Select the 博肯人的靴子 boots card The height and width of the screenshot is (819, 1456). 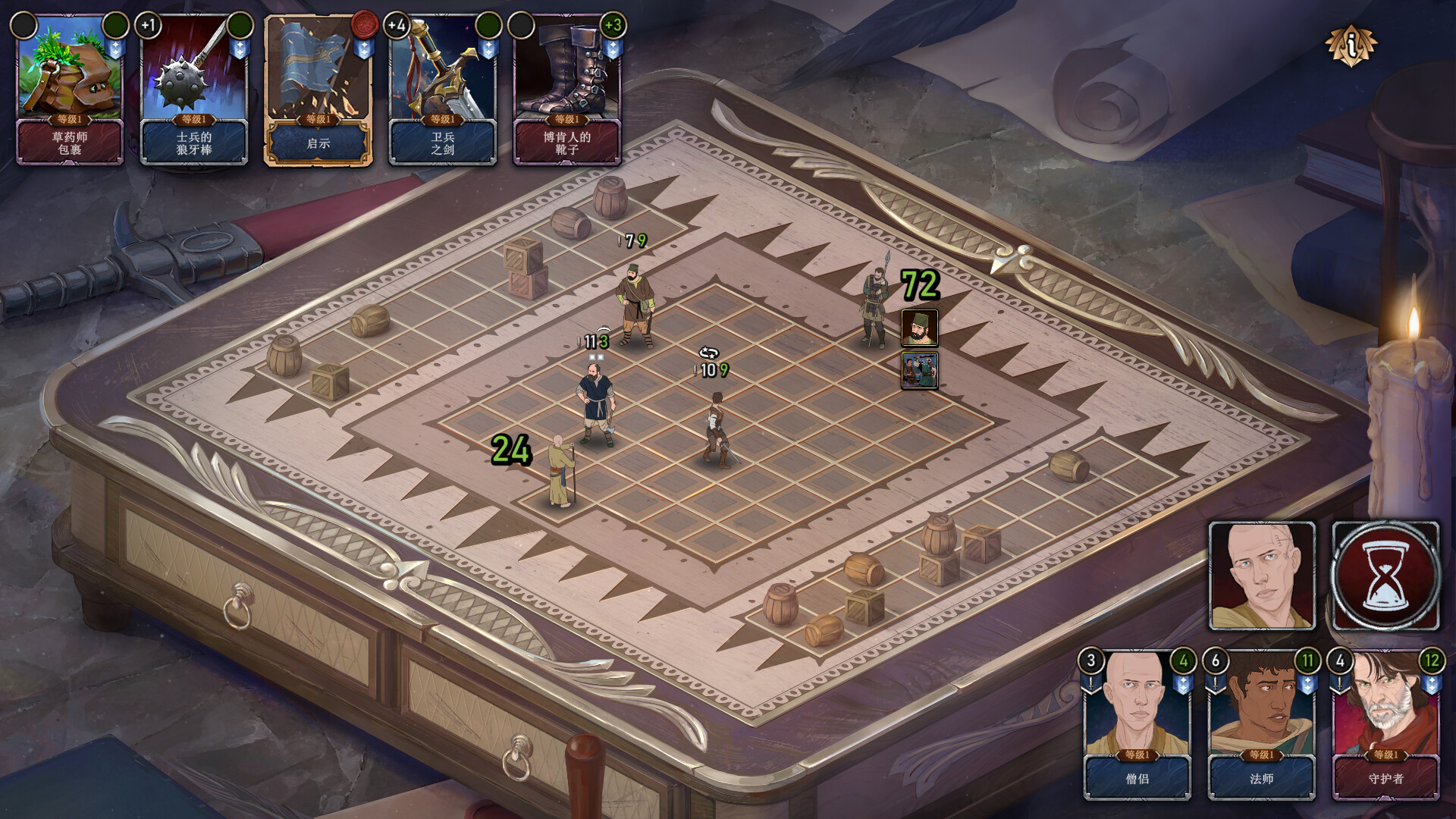click(x=567, y=89)
